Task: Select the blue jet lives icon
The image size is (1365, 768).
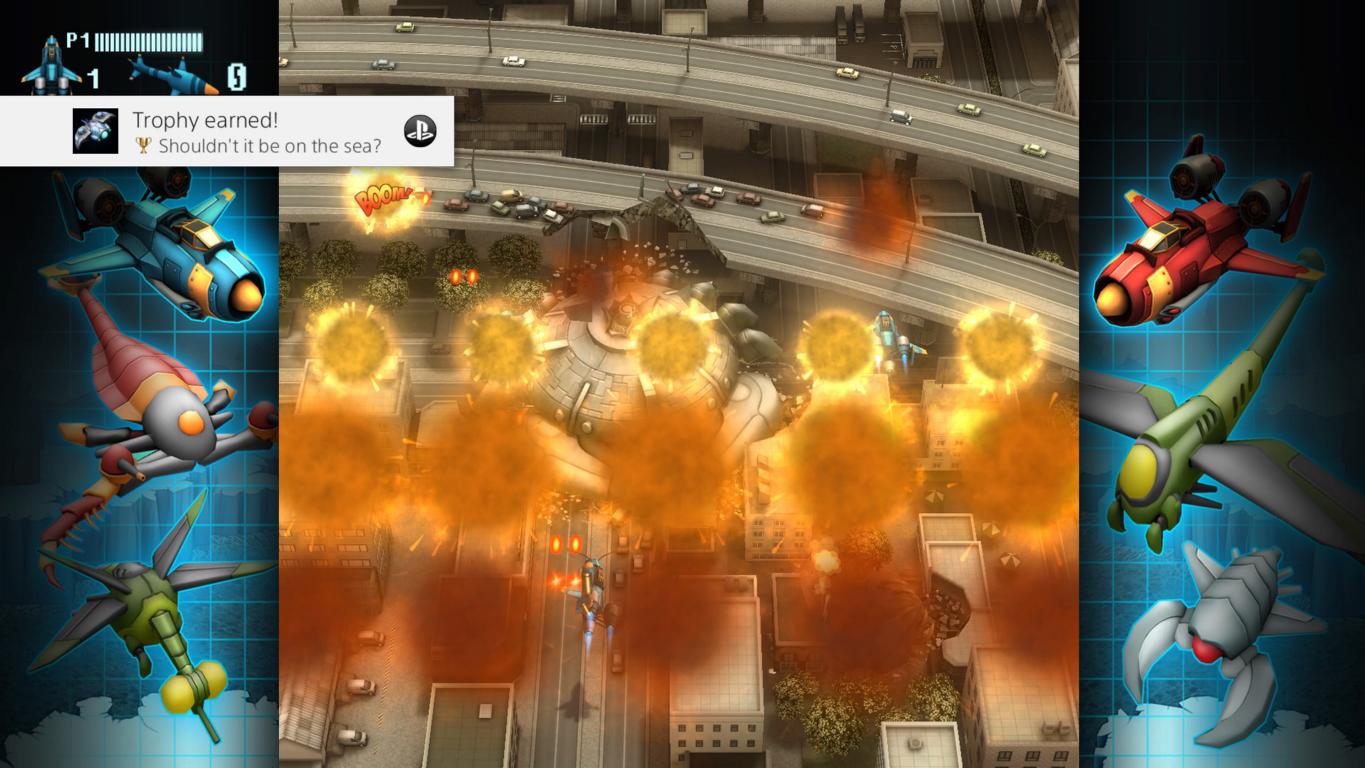Action: click(51, 66)
